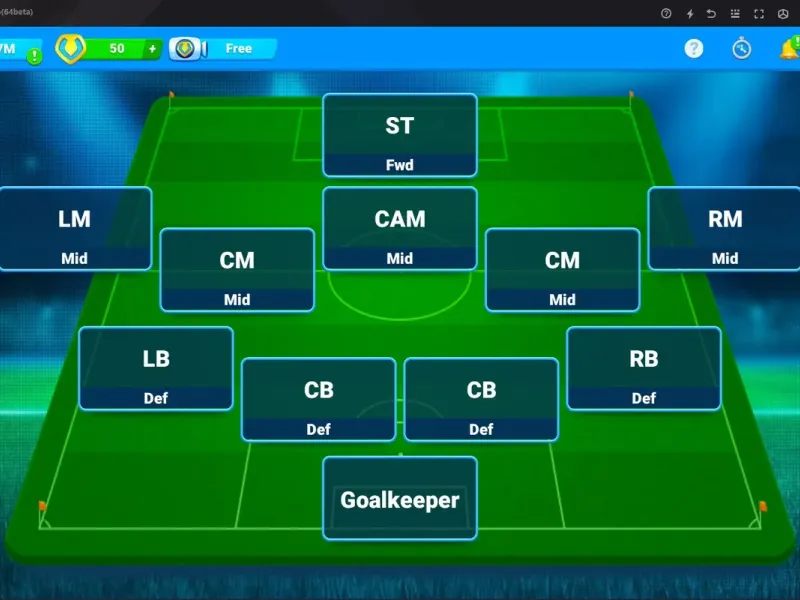Open the LB defender slot
The height and width of the screenshot is (600, 800).
point(156,368)
